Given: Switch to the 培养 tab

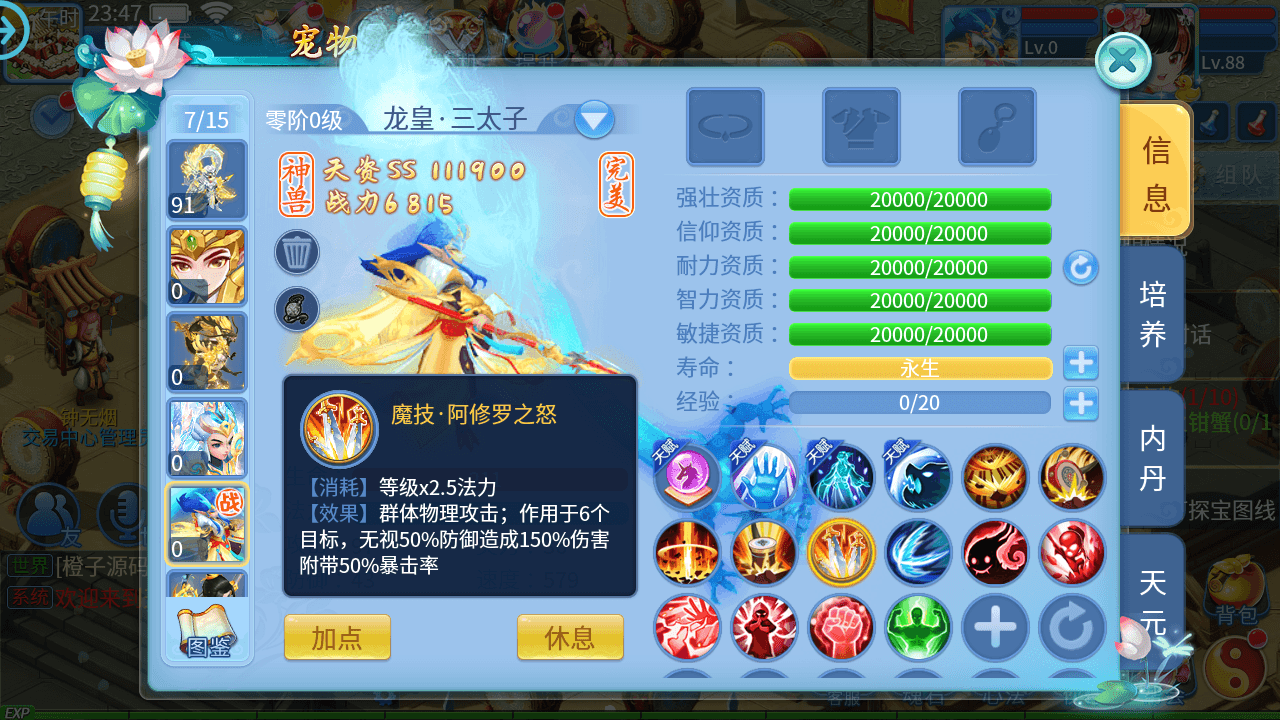Looking at the screenshot, I should [x=1151, y=311].
